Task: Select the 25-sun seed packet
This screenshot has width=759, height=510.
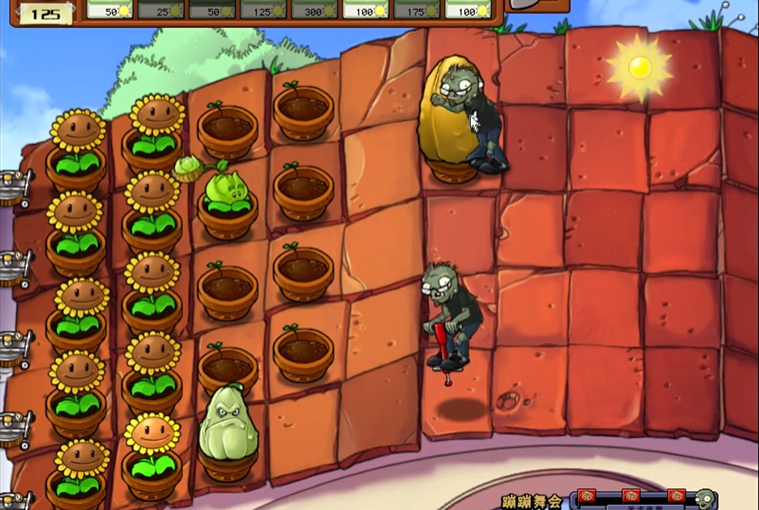Action: (x=162, y=9)
